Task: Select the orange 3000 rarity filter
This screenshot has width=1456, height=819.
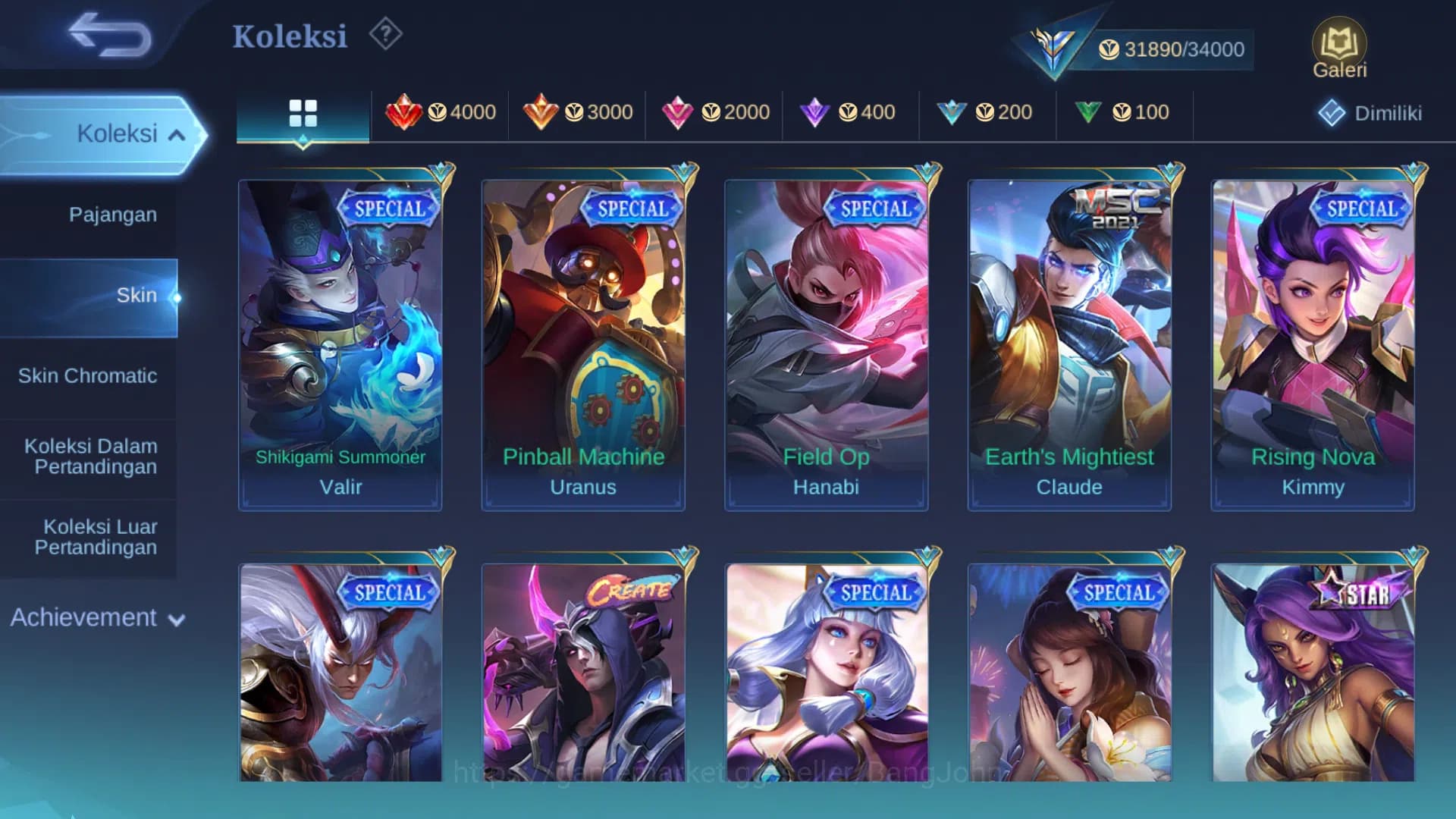Action: coord(576,112)
